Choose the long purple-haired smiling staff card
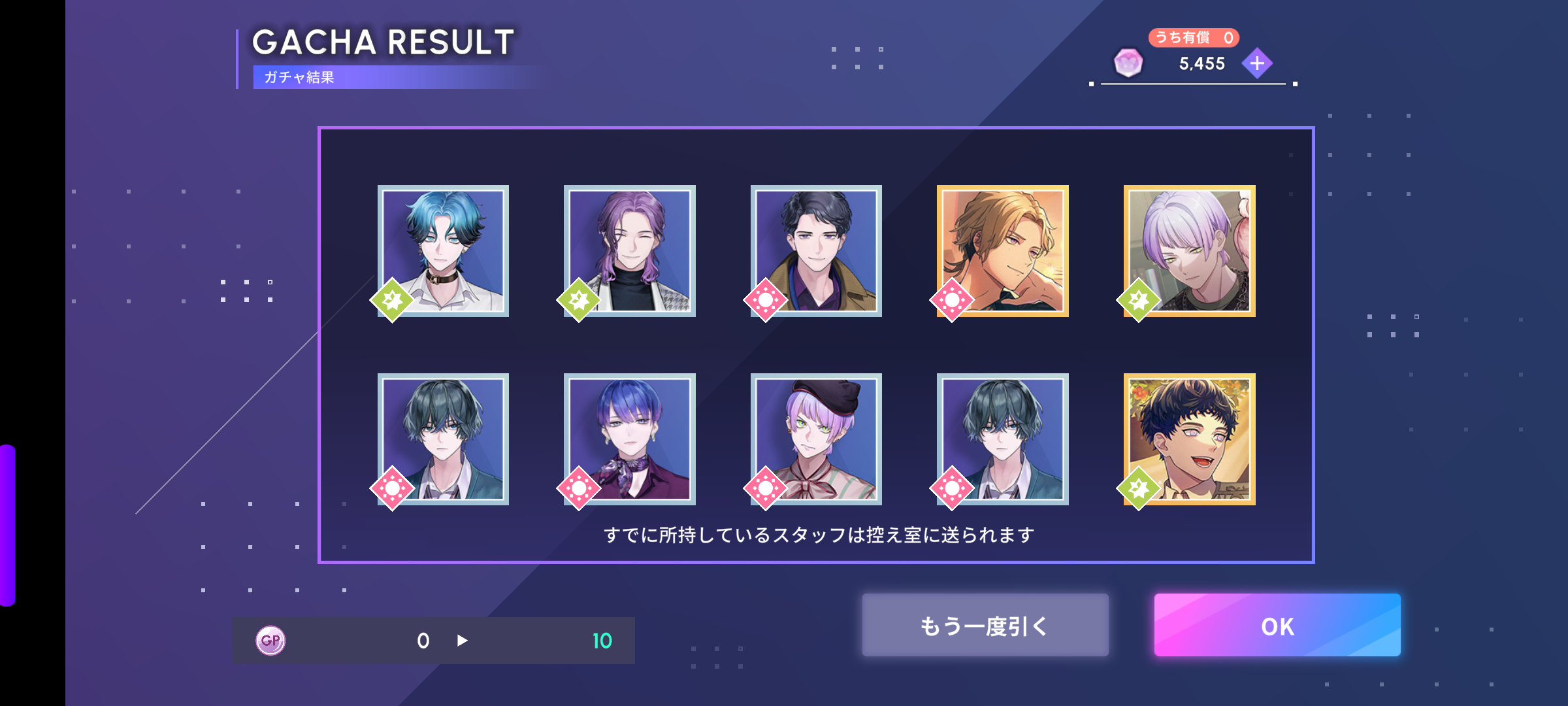Viewport: 1568px width, 706px height. [x=629, y=251]
